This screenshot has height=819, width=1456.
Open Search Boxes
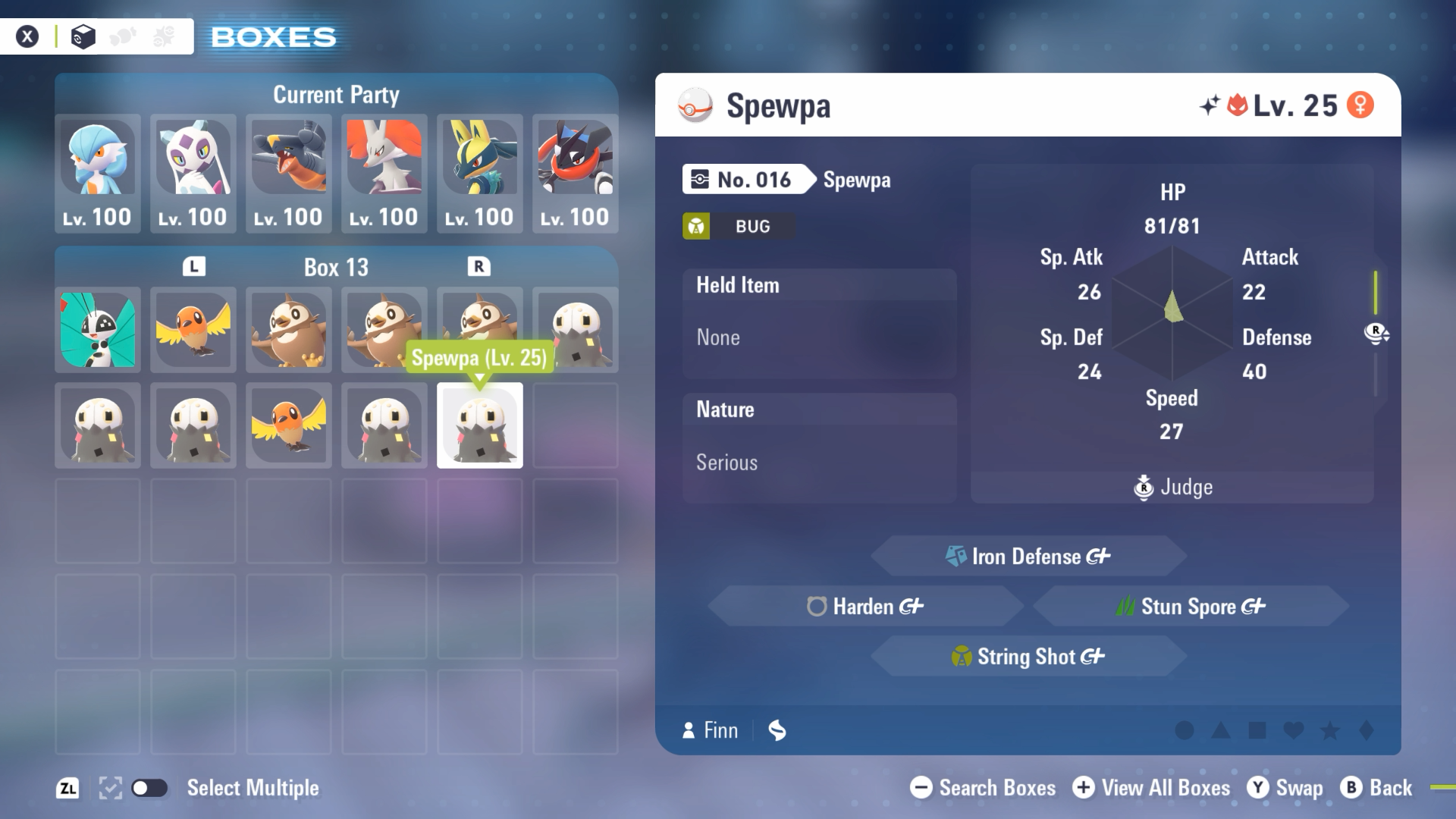coord(983,788)
